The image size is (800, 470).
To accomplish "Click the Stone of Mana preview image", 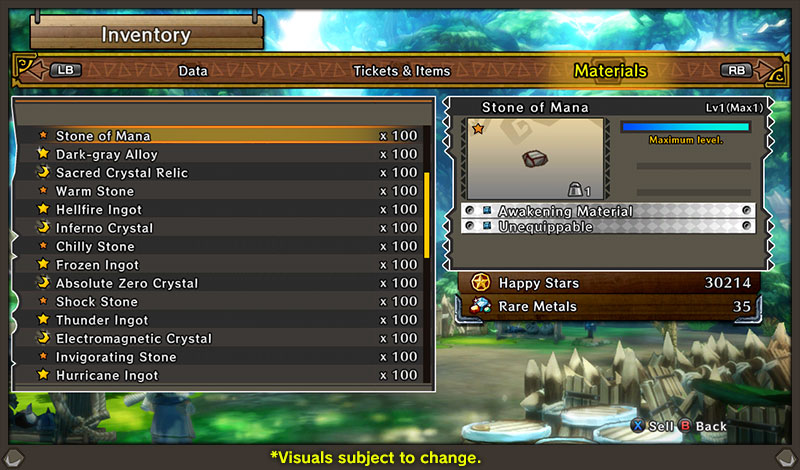I will (x=535, y=158).
